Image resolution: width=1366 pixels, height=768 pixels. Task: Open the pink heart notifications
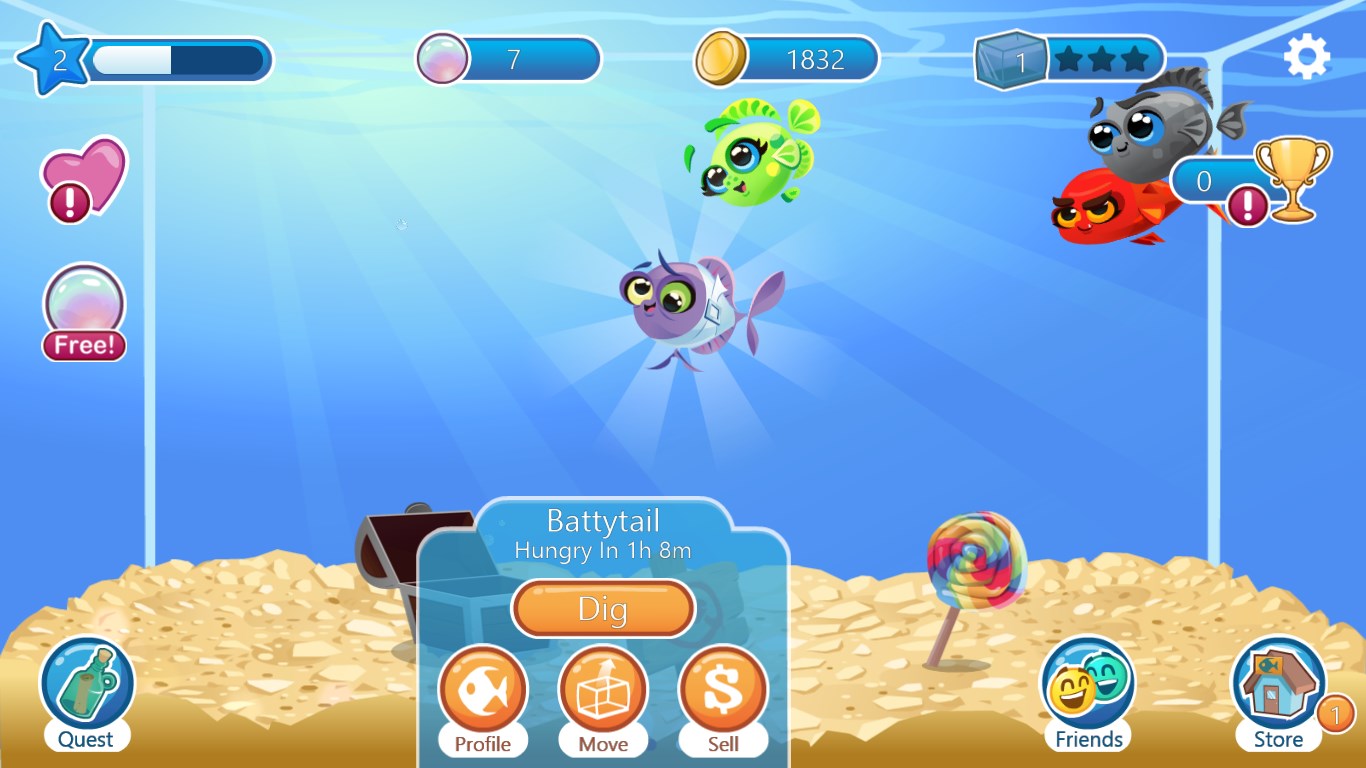(83, 175)
